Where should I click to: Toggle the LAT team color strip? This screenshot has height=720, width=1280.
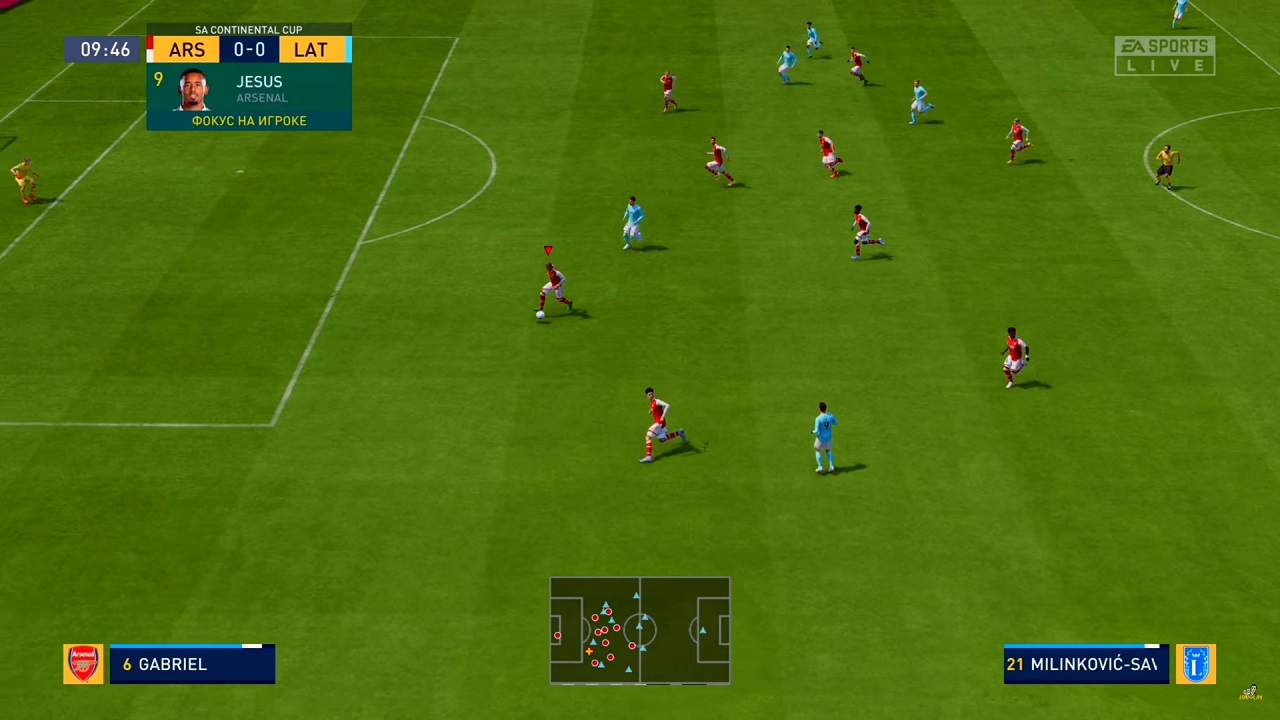coord(348,49)
